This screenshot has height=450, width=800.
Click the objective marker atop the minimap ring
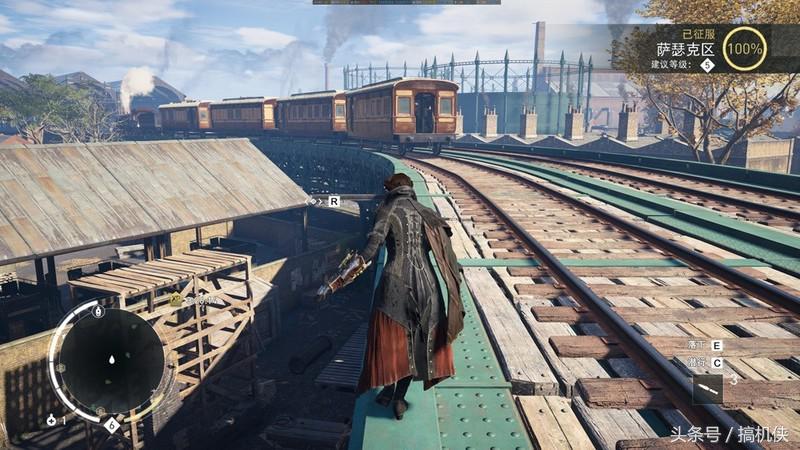point(98,311)
